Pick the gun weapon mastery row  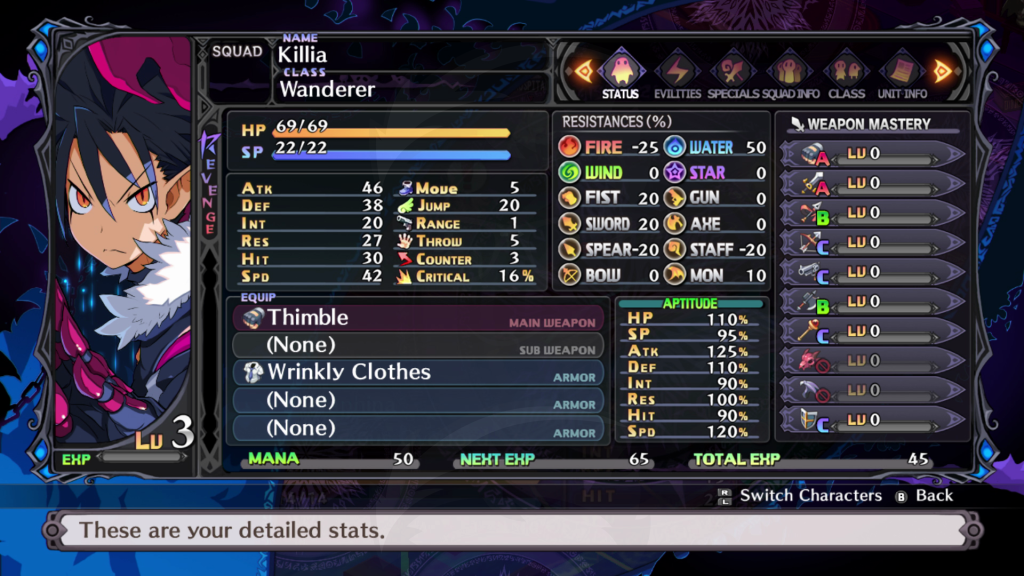[872, 272]
